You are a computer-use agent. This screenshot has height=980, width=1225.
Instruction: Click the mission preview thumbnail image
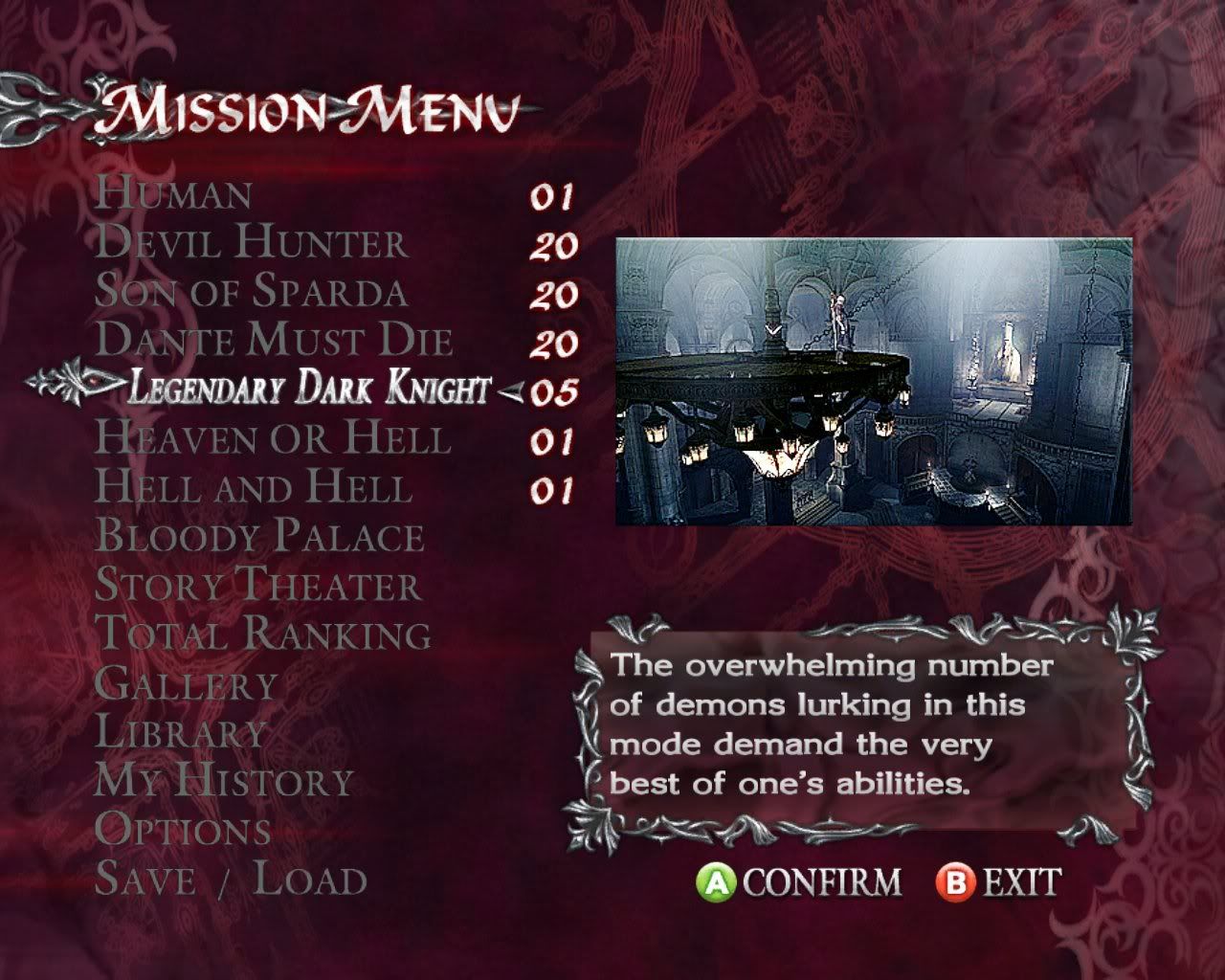coord(873,381)
